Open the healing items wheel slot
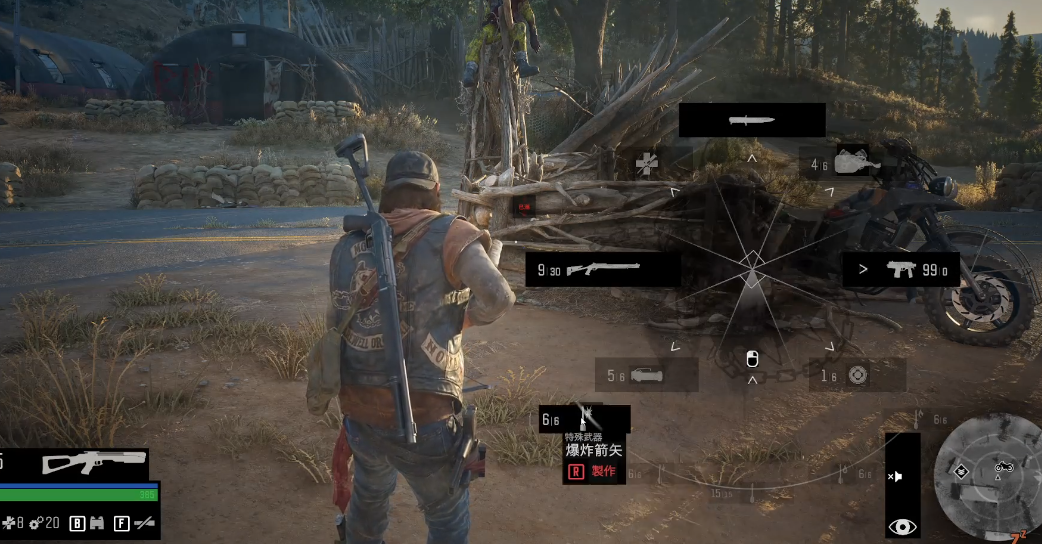The height and width of the screenshot is (544, 1042). 646,161
